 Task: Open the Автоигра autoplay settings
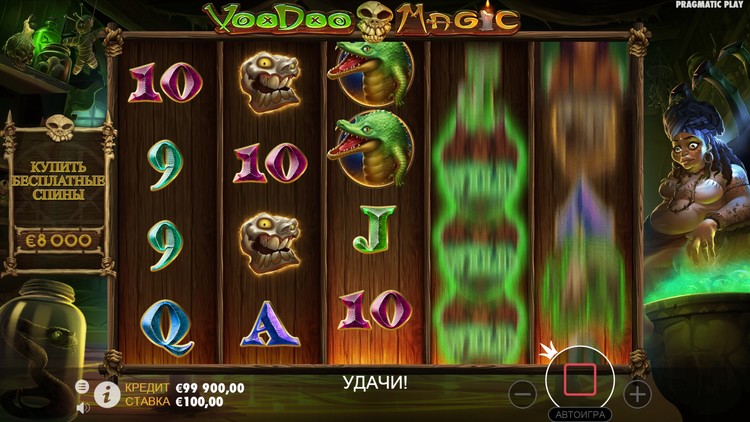(580, 414)
